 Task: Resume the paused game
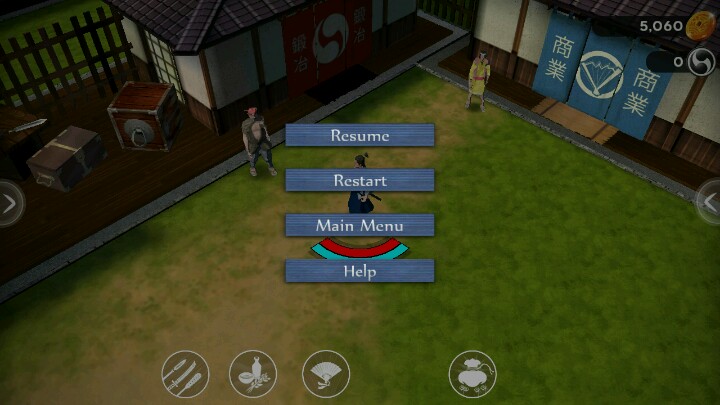tap(360, 135)
